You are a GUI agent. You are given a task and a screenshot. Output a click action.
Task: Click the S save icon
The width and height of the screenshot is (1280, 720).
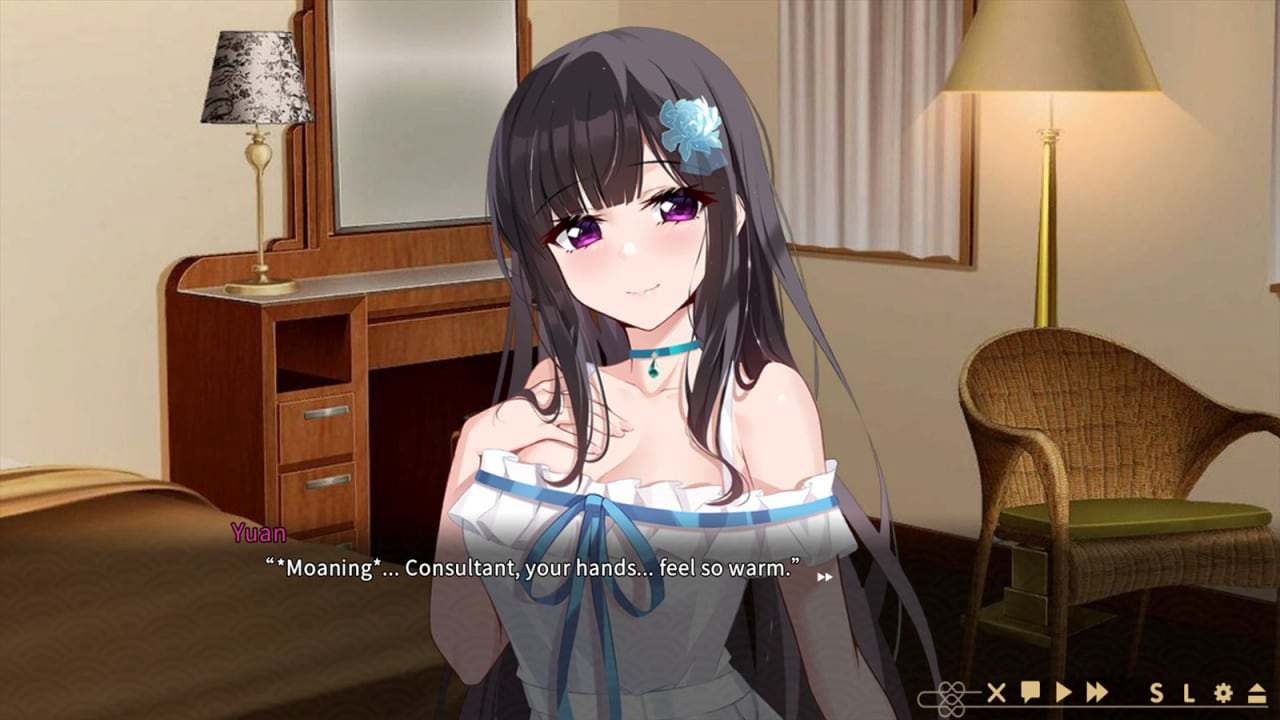(1155, 693)
